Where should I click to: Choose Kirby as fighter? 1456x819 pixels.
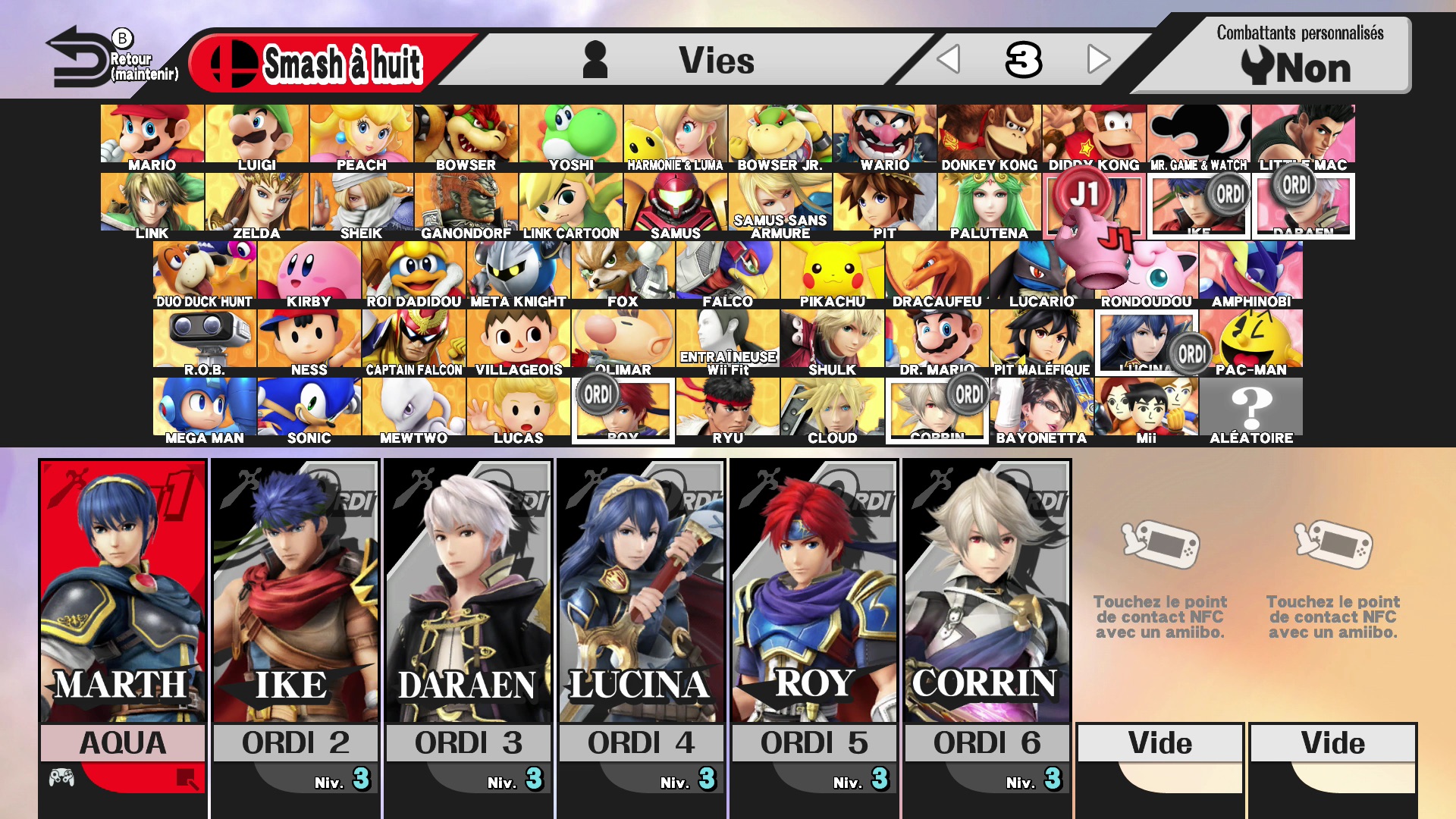pyautogui.click(x=309, y=273)
